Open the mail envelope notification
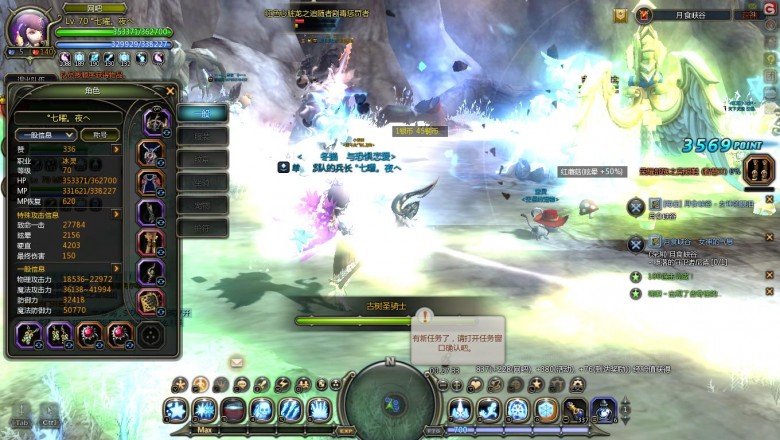780x440 pixels. [x=236, y=361]
